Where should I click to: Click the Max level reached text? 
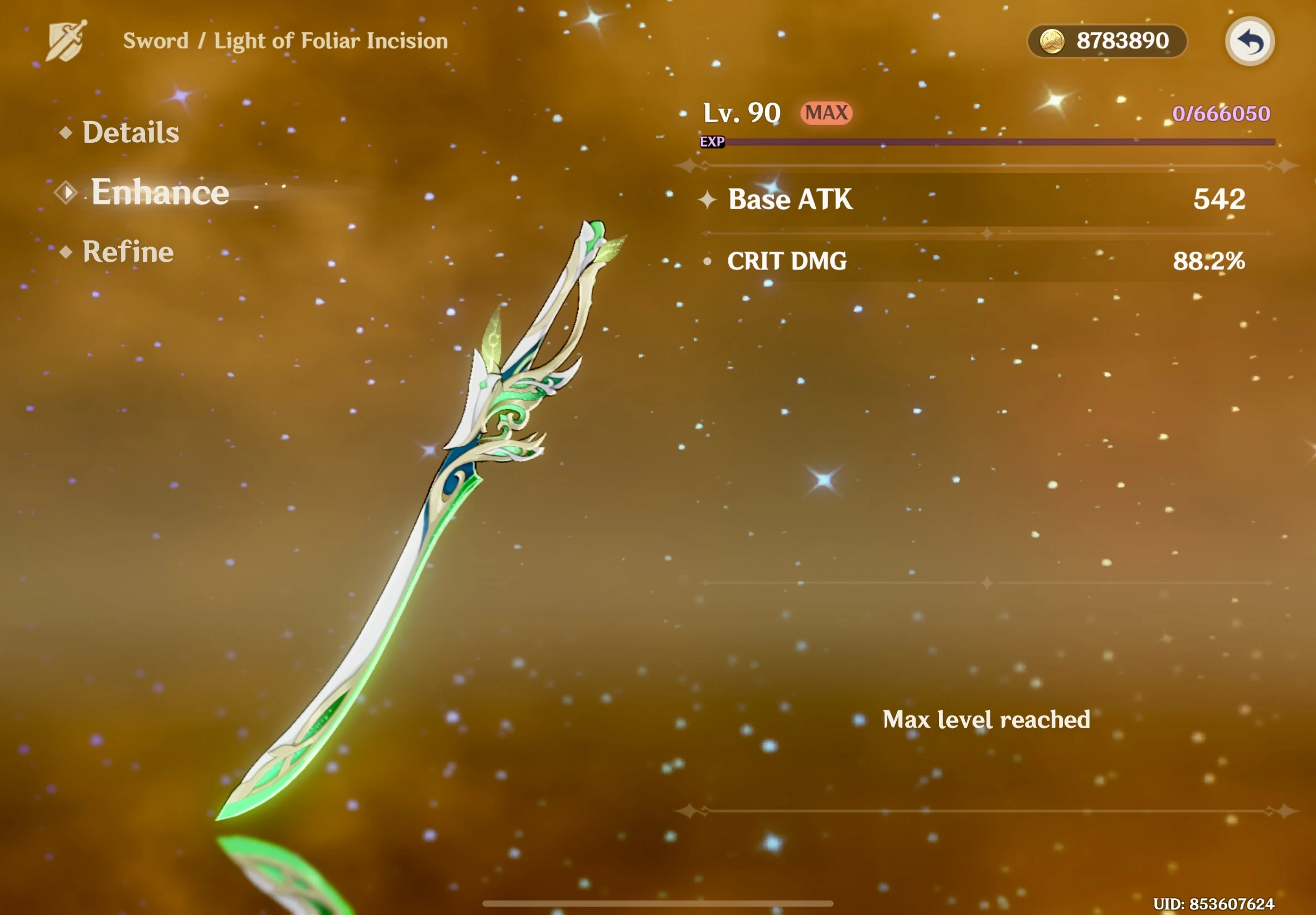pyautogui.click(x=986, y=719)
